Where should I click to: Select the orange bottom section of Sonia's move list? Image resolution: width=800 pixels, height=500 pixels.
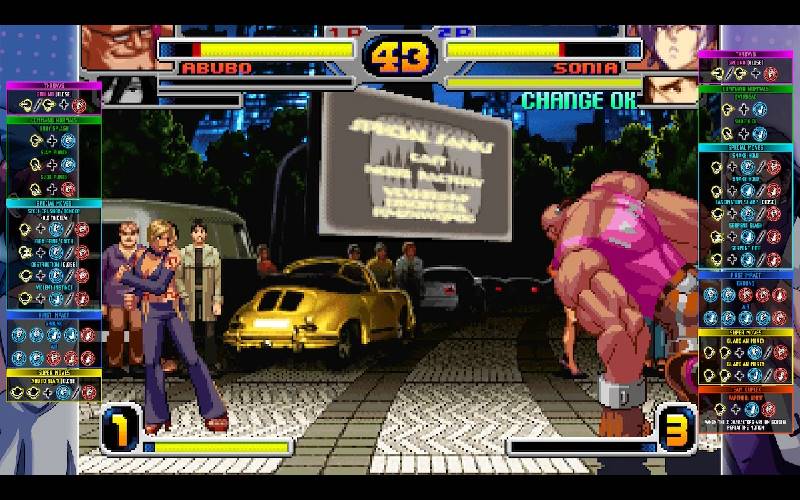(745, 387)
